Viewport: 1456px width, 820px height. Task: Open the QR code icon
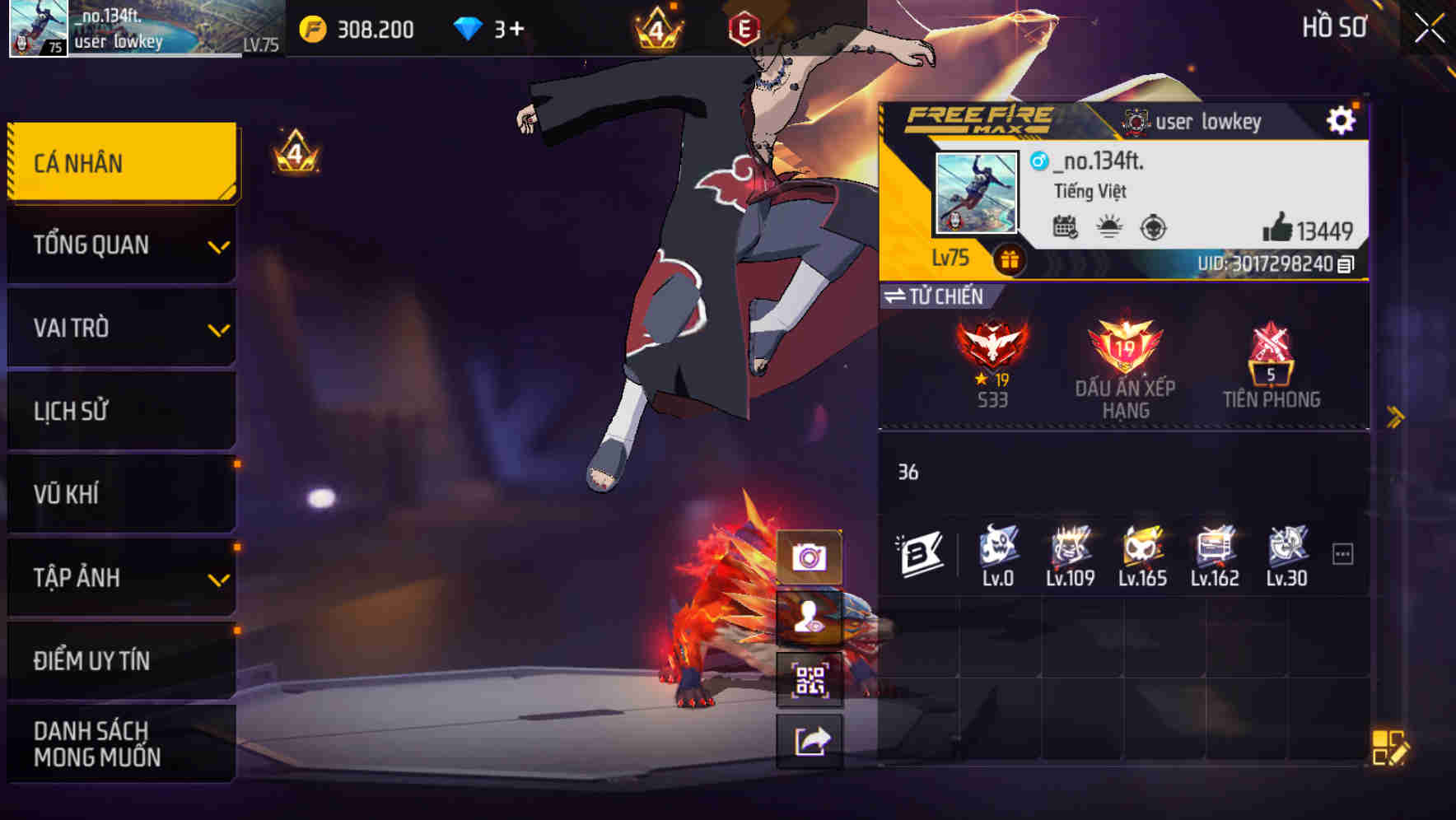tap(810, 679)
